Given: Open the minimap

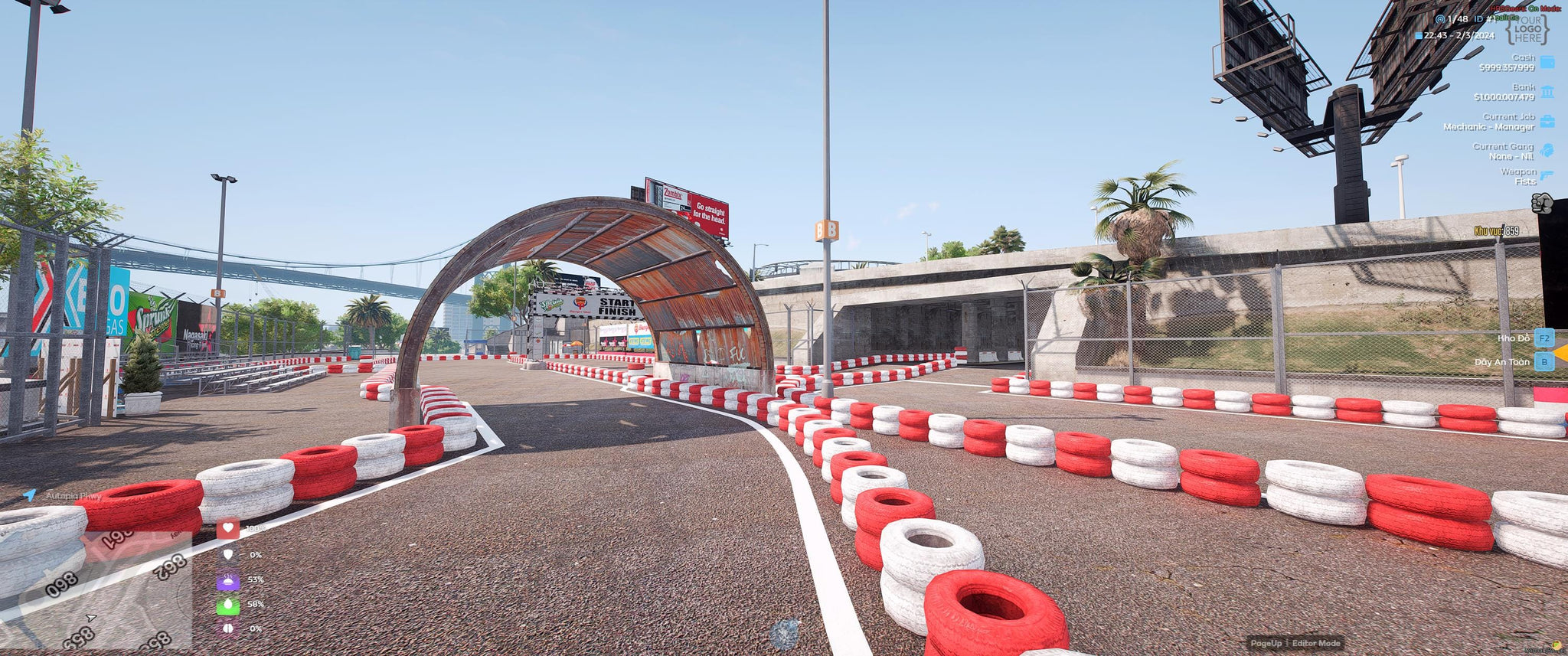Looking at the screenshot, I should tap(96, 590).
